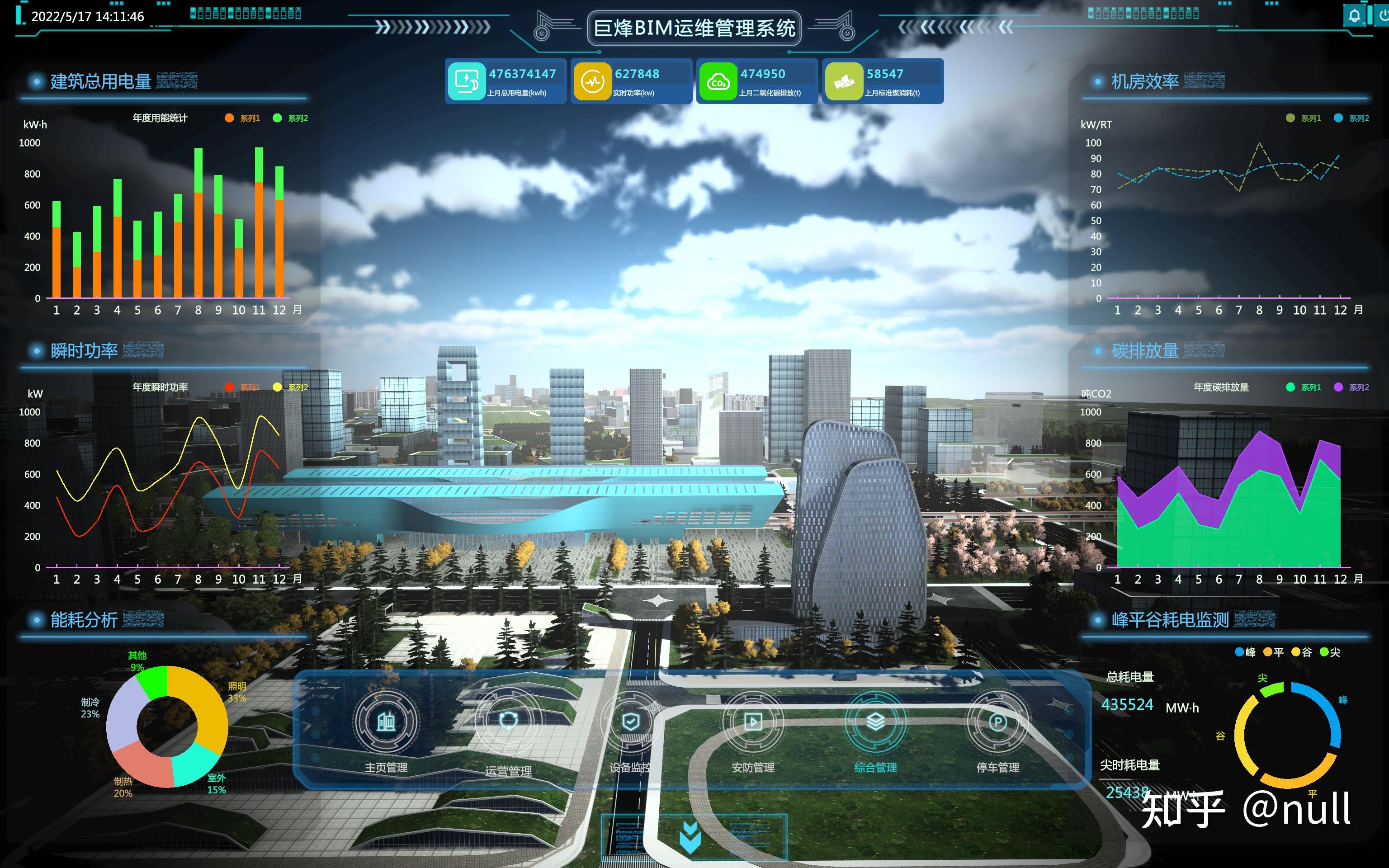1389x868 pixels.
Task: Click the CO2 emissions stat card icon
Action: [719, 80]
